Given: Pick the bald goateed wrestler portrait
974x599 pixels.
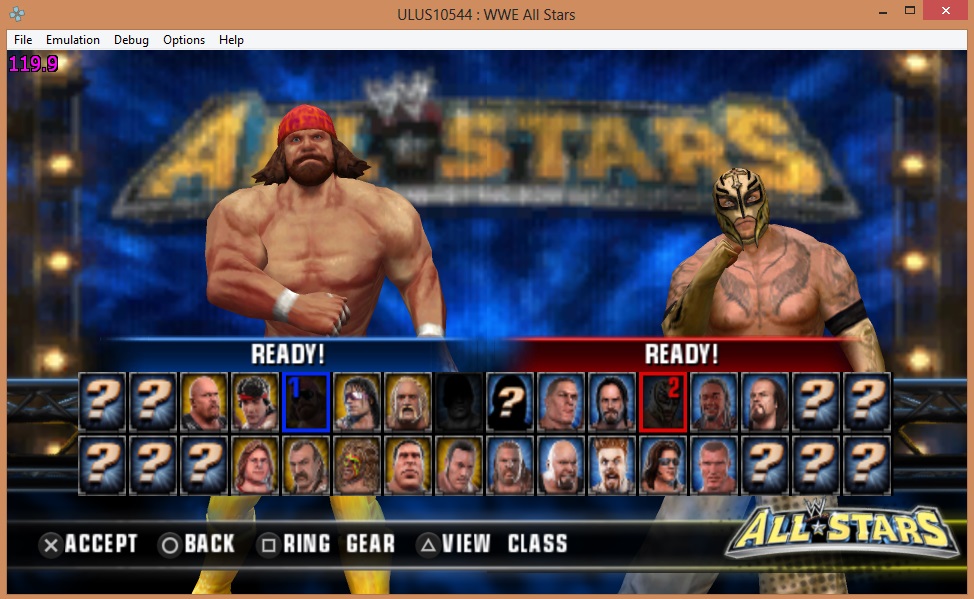Looking at the screenshot, I should (x=561, y=465).
